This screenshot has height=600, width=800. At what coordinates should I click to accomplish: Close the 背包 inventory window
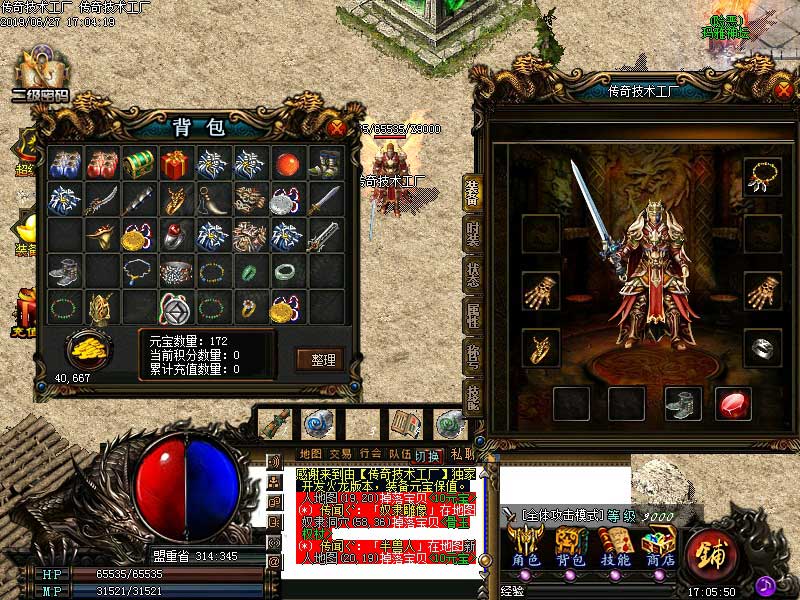coord(337,127)
